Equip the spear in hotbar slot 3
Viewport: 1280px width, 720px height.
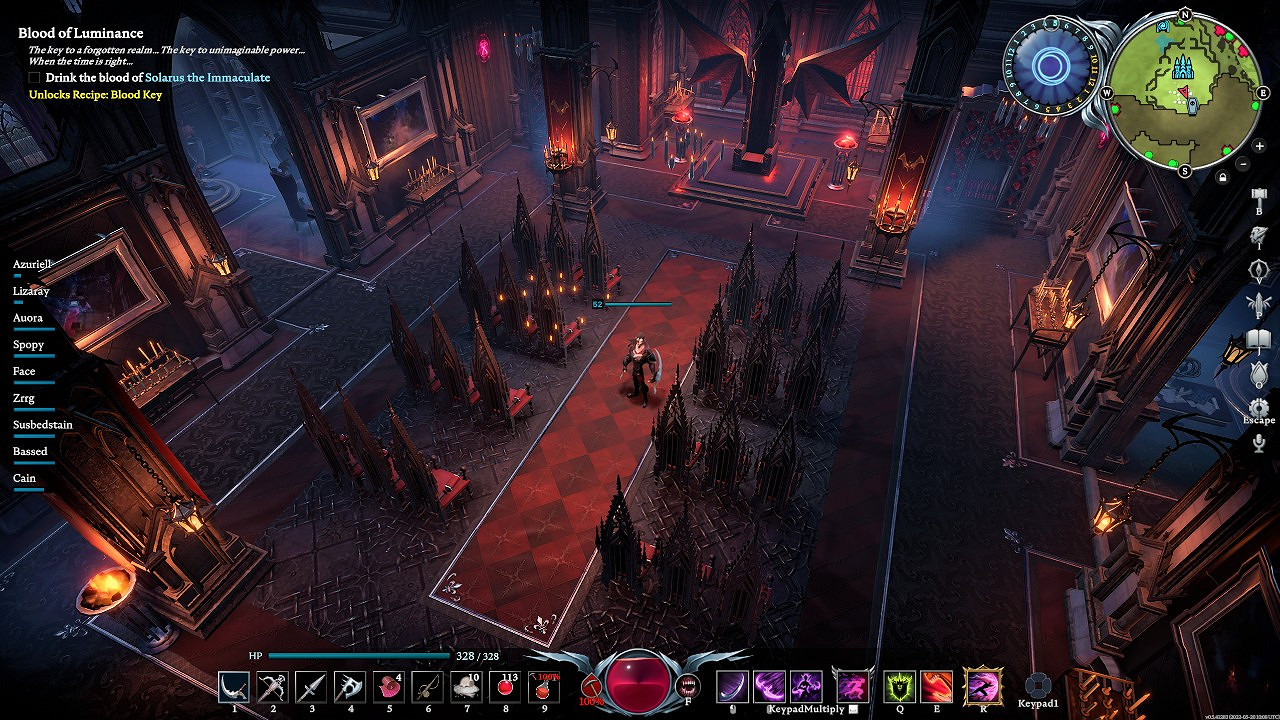(311, 686)
